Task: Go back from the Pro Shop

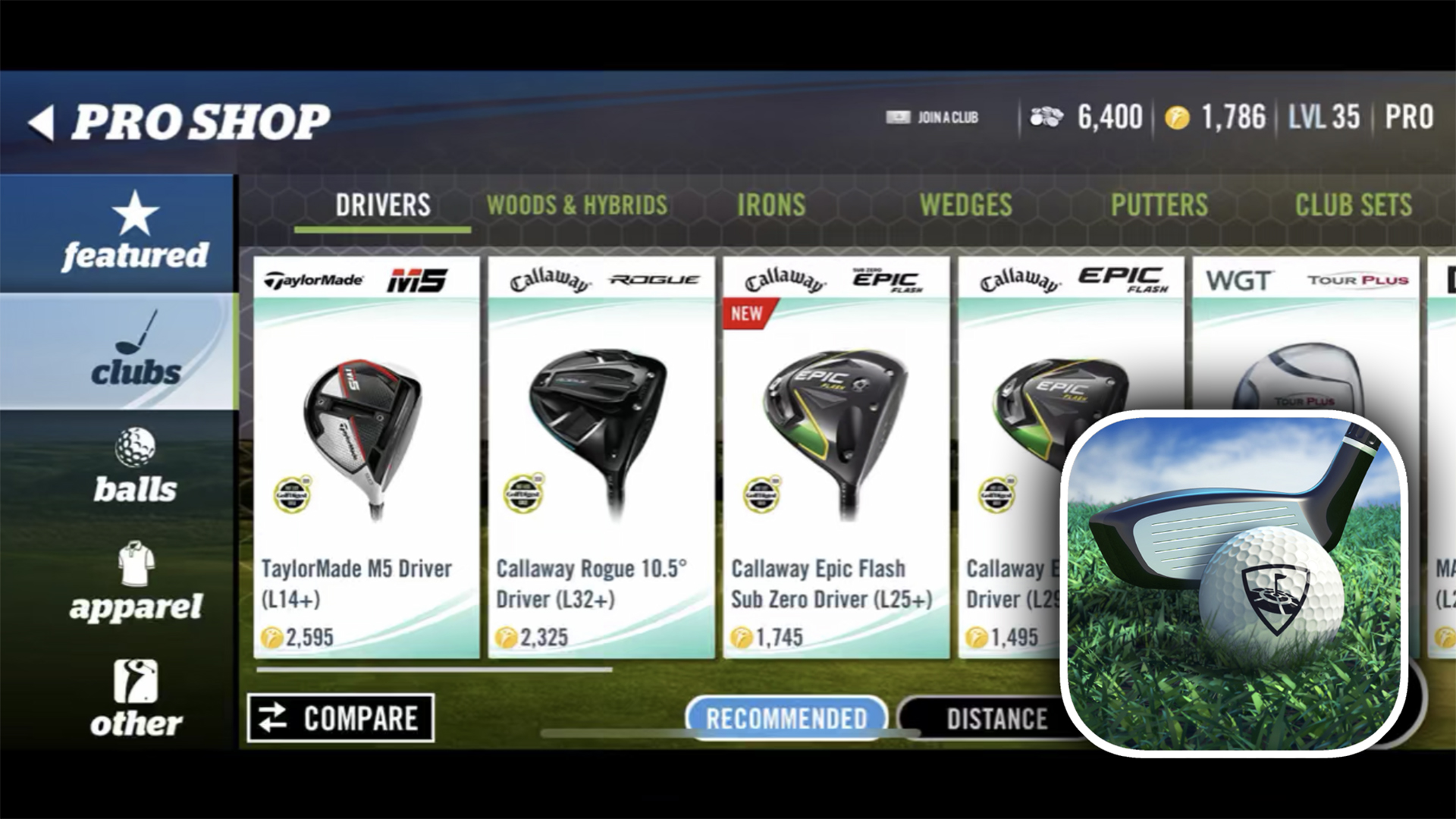Action: click(x=42, y=122)
